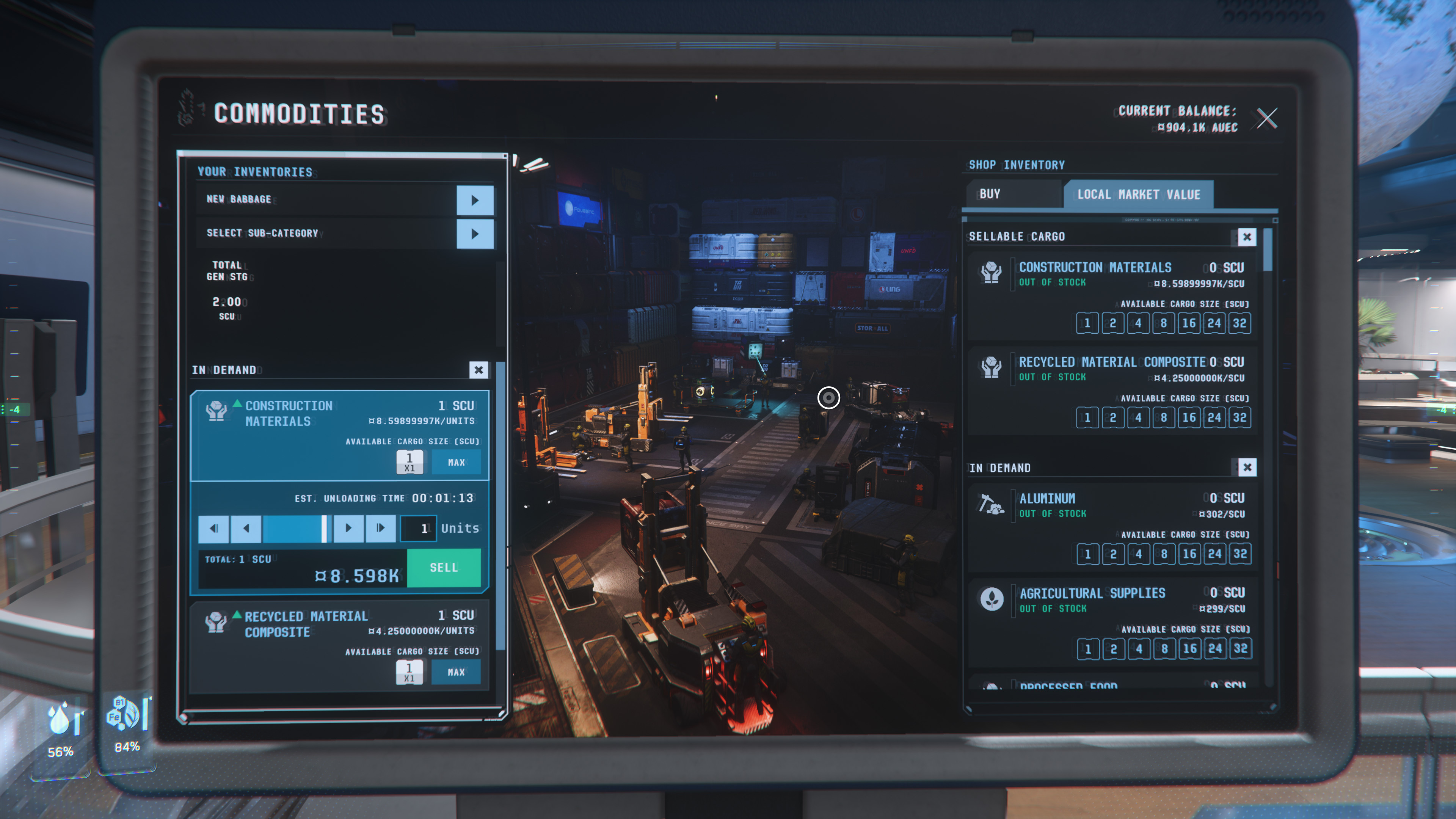The image size is (1456, 819).
Task: Switch to the Buy tab
Action: pos(1012,194)
